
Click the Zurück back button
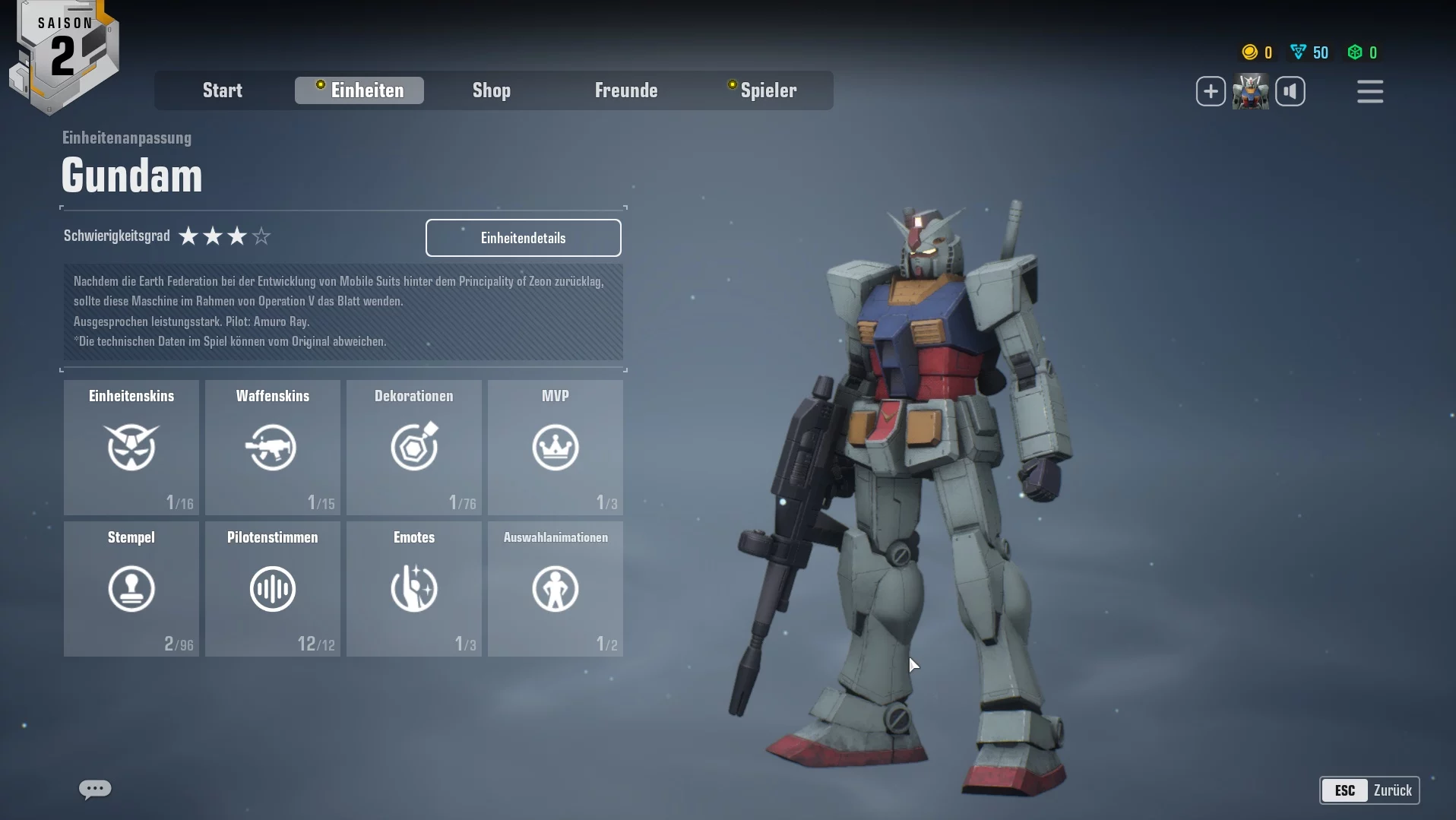tap(1369, 790)
